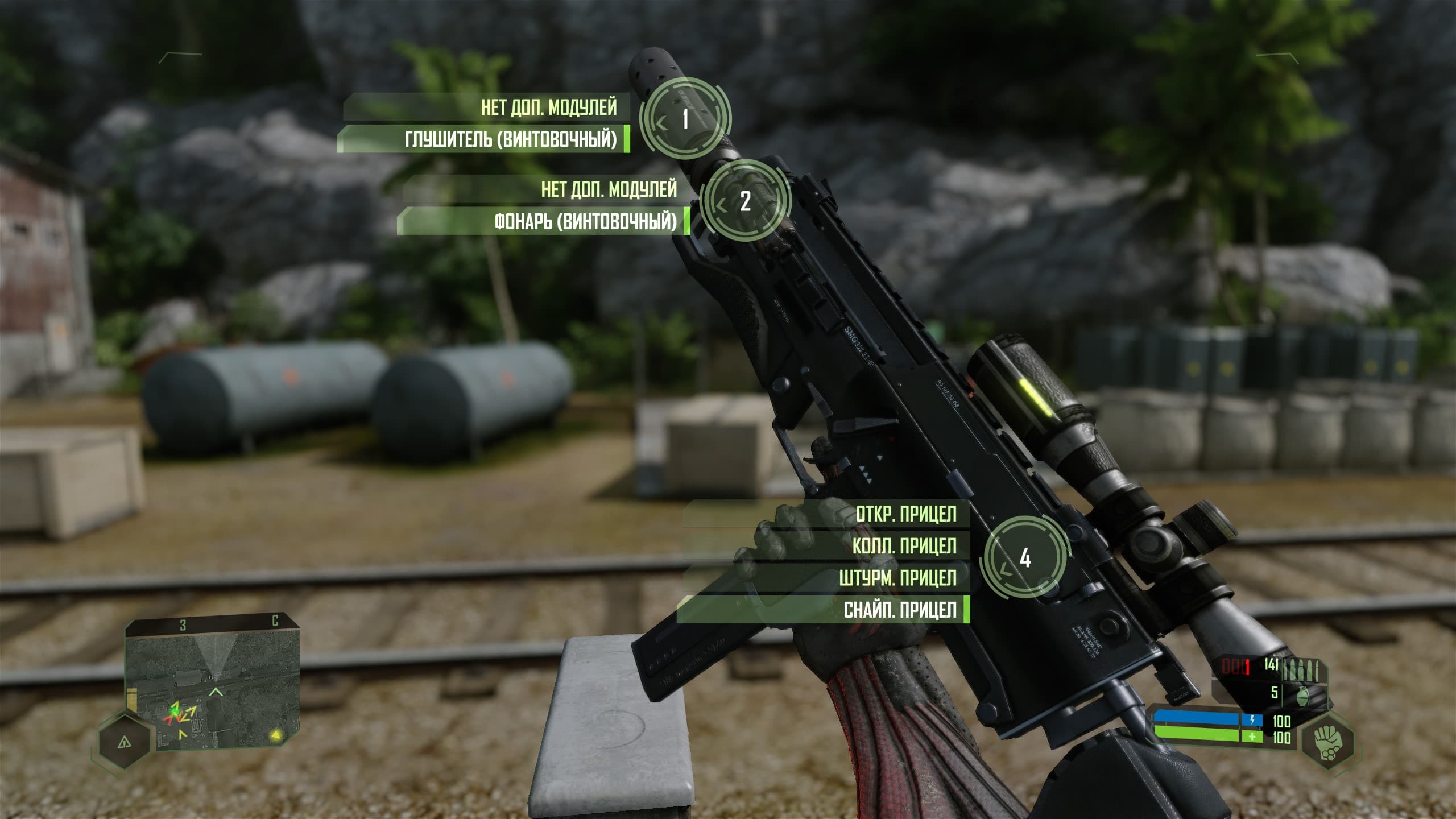
Task: Select the ФОНАРЬ (ВИНТОВОЧНЫЙ) flashlight option
Action: 585,221
